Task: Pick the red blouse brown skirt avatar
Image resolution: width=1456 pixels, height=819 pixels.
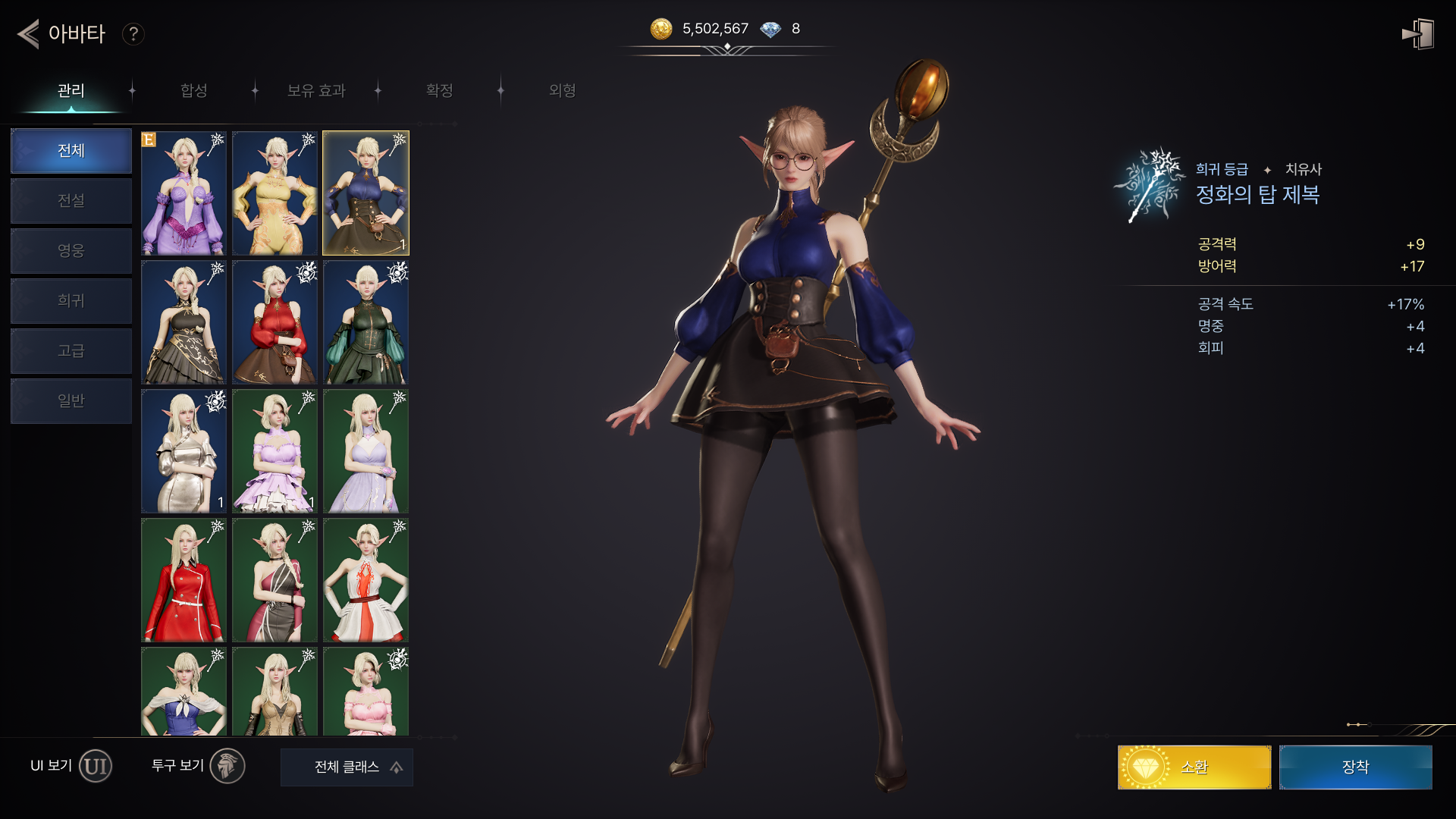Action: (x=275, y=322)
